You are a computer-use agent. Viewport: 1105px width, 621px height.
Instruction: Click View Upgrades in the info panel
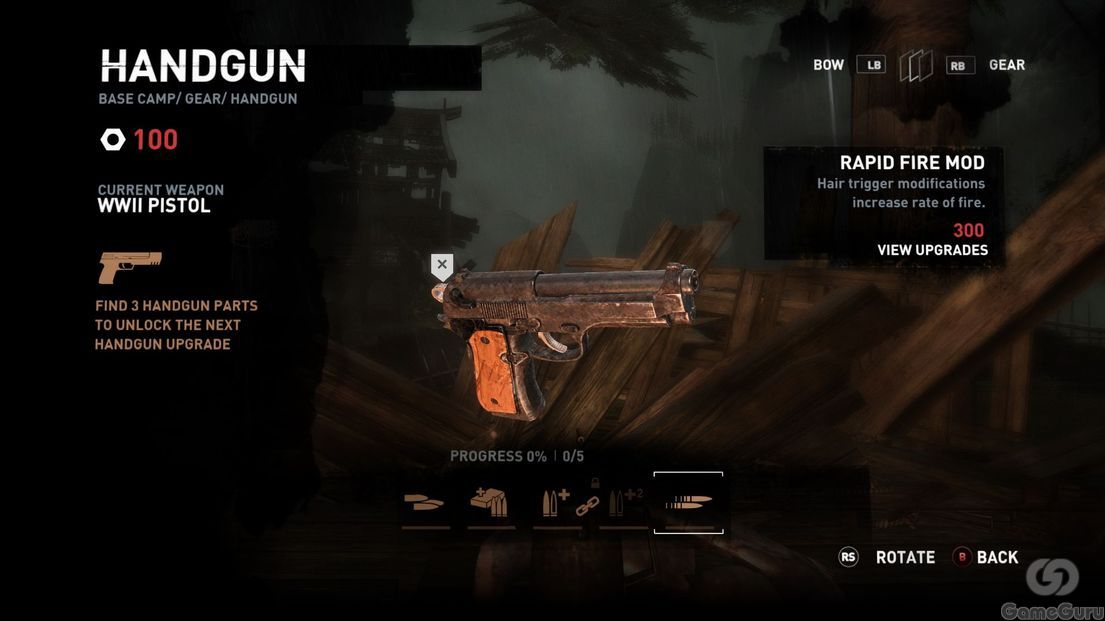click(x=932, y=250)
